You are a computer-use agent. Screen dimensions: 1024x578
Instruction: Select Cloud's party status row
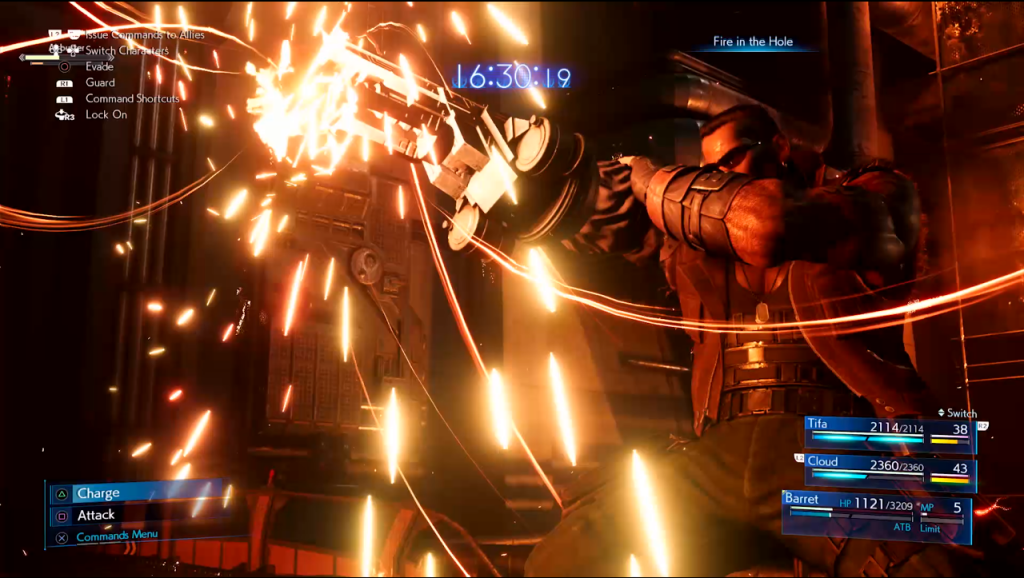pyautogui.click(x=889, y=469)
